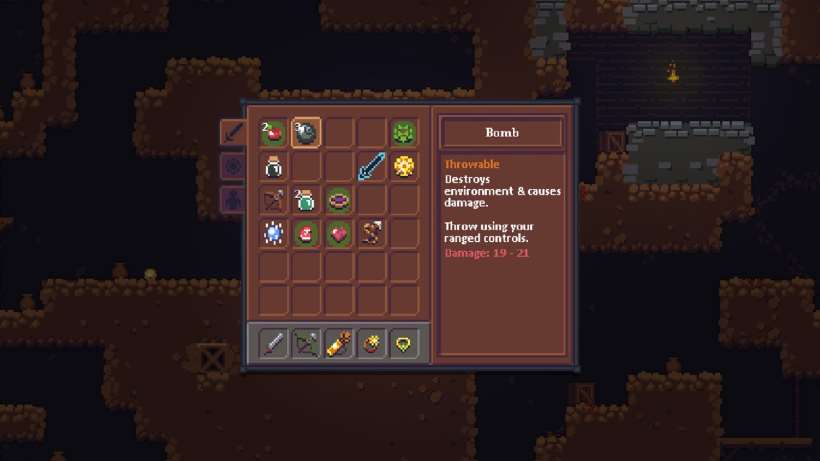This screenshot has width=820, height=461.
Task: Select the equipped gold amulet slot
Action: pos(404,344)
